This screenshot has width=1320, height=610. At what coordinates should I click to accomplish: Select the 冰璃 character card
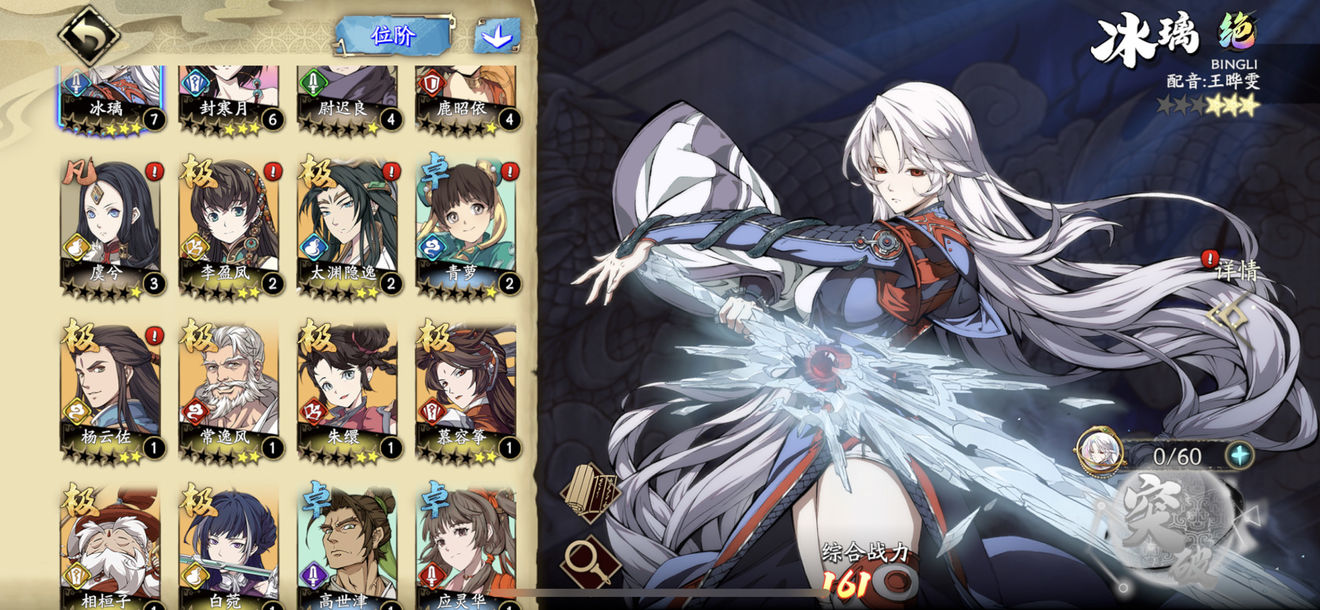[109, 97]
